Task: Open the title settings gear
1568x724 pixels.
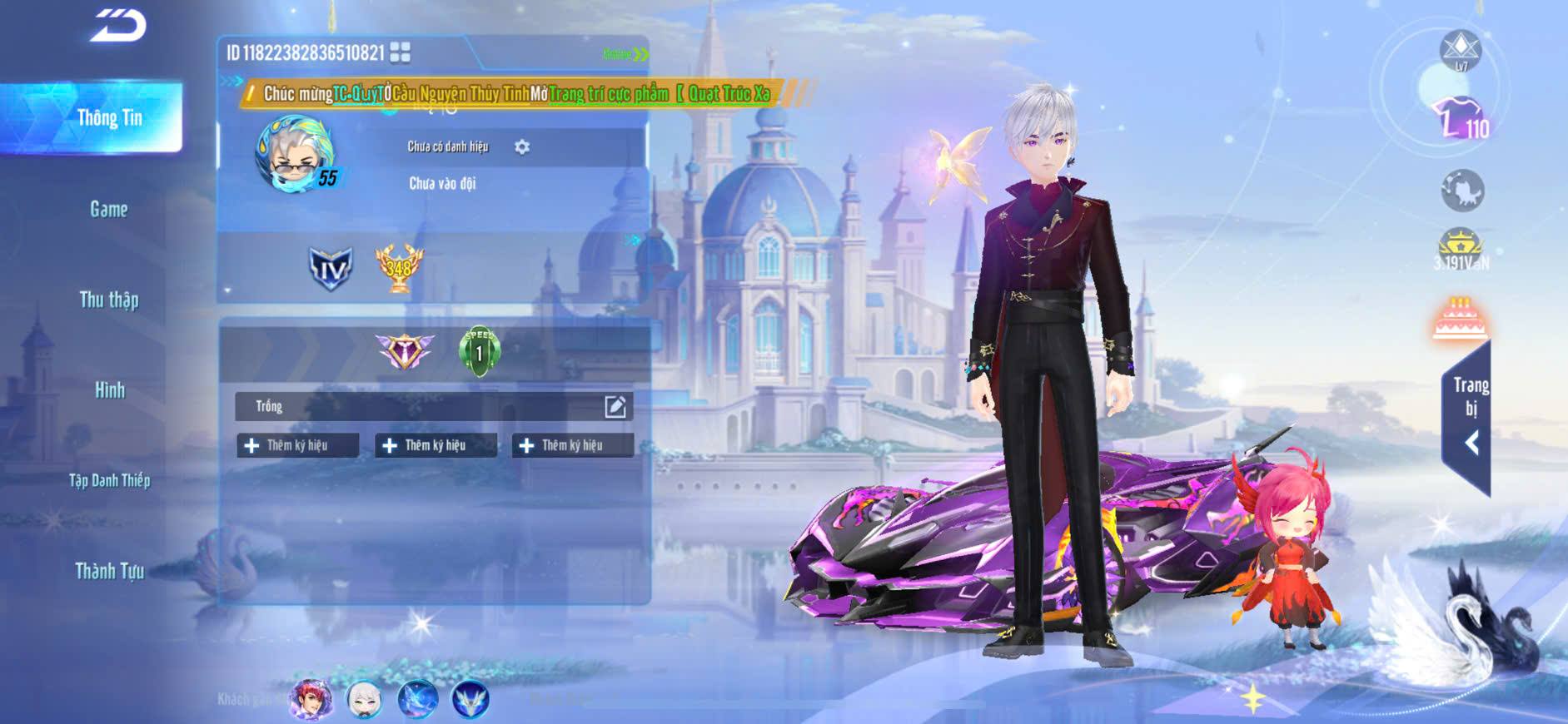Action: (522, 146)
